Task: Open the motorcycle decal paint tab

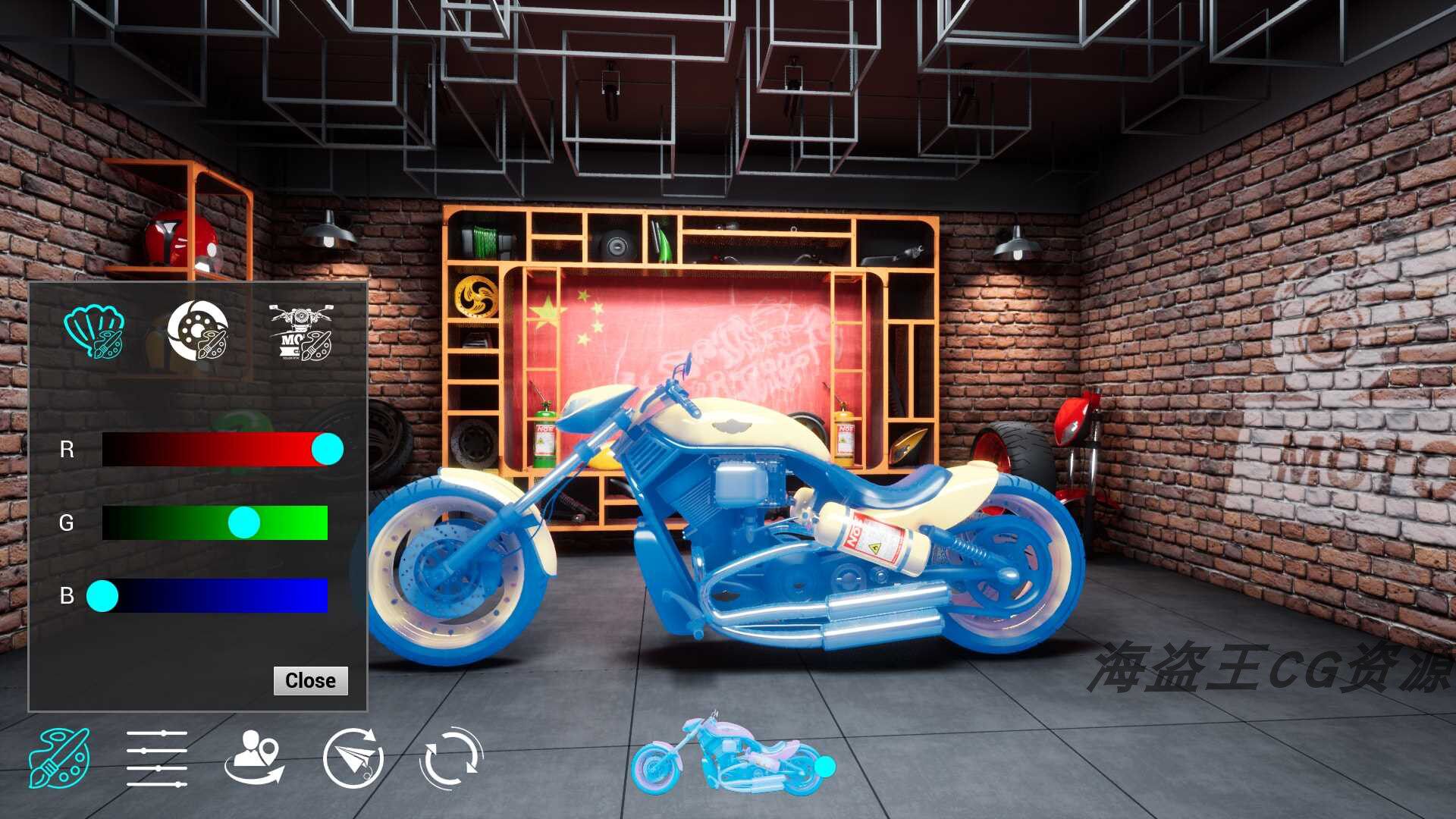Action: 301,332
